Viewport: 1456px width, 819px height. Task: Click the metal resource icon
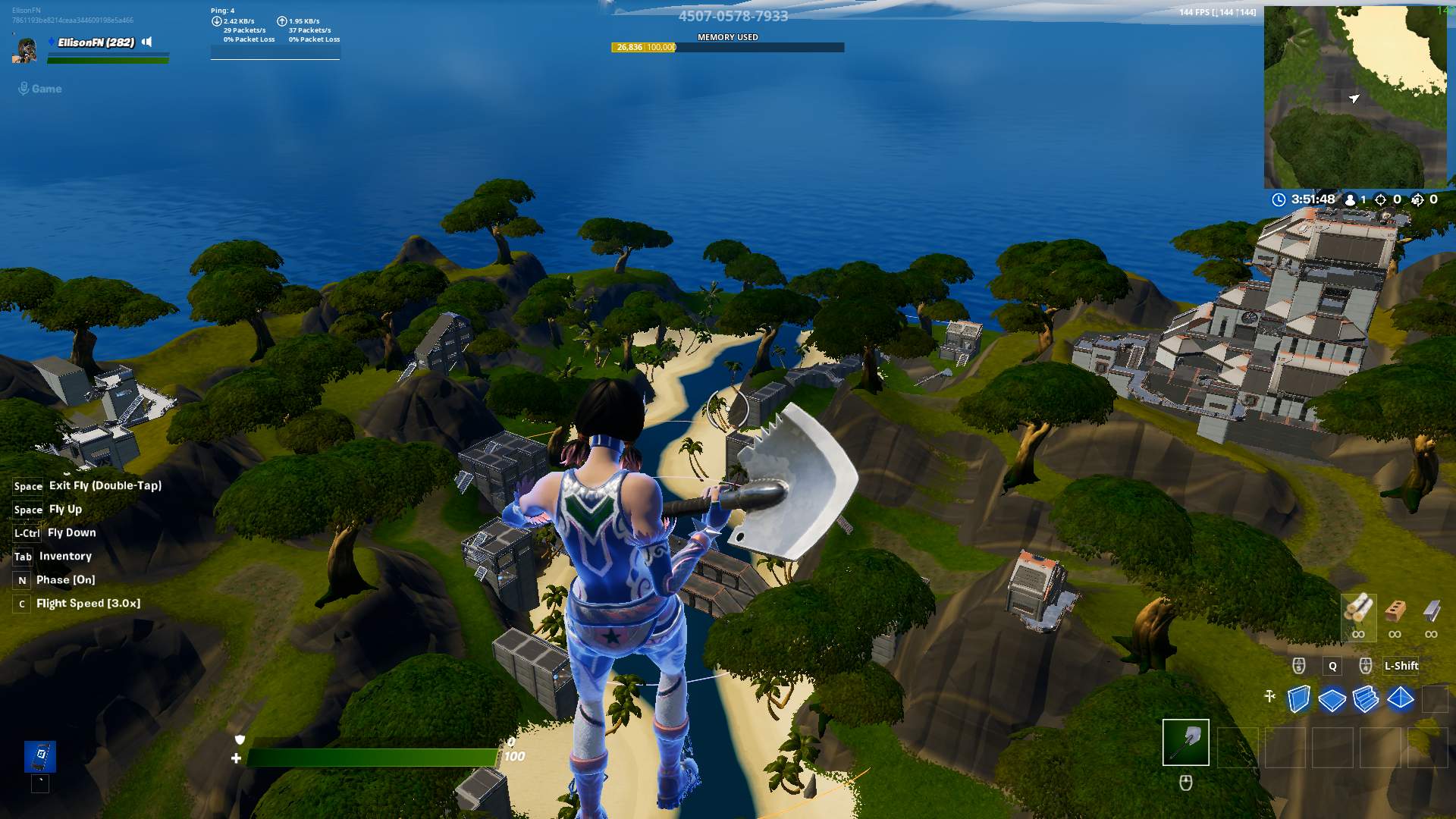tap(1432, 610)
